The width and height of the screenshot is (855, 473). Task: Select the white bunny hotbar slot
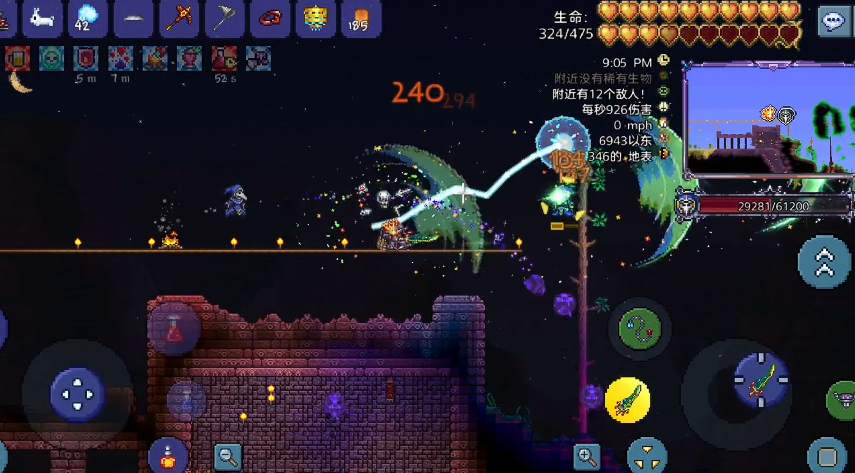point(42,18)
